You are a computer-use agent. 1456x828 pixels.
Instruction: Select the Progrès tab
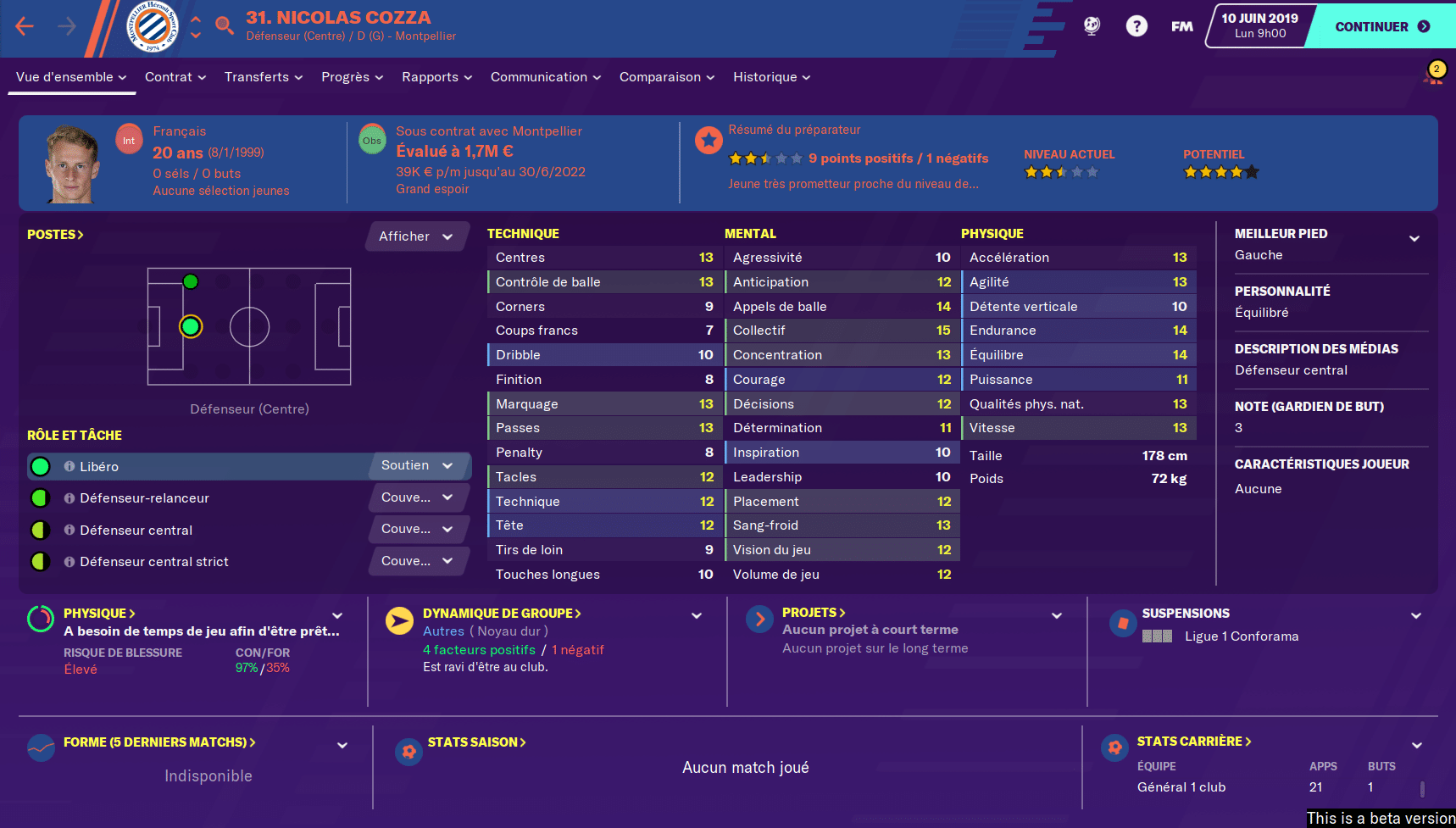(x=352, y=77)
